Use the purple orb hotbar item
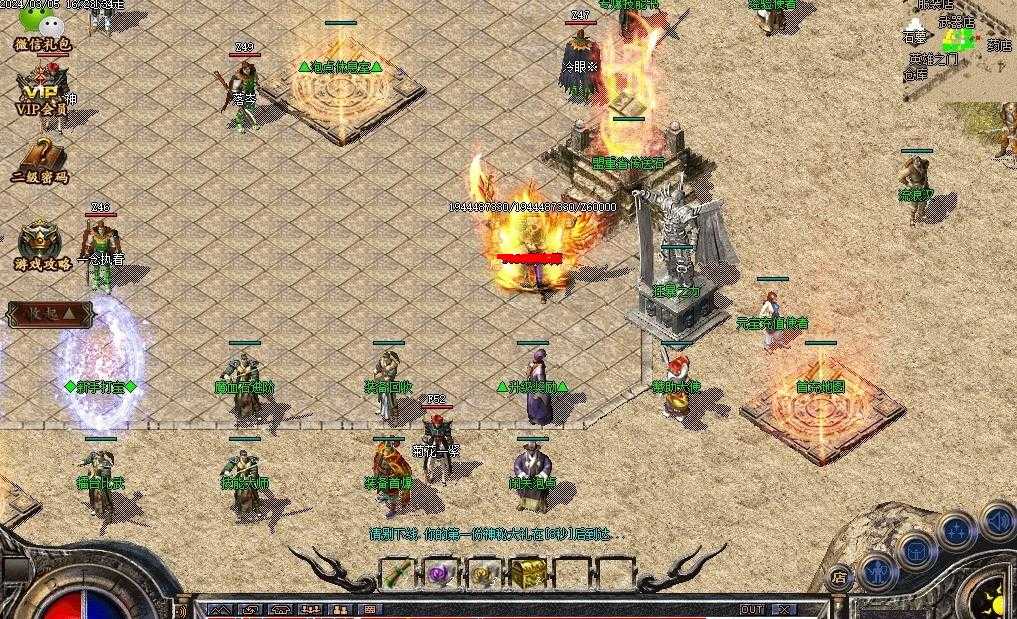1017x619 pixels. coord(440,574)
